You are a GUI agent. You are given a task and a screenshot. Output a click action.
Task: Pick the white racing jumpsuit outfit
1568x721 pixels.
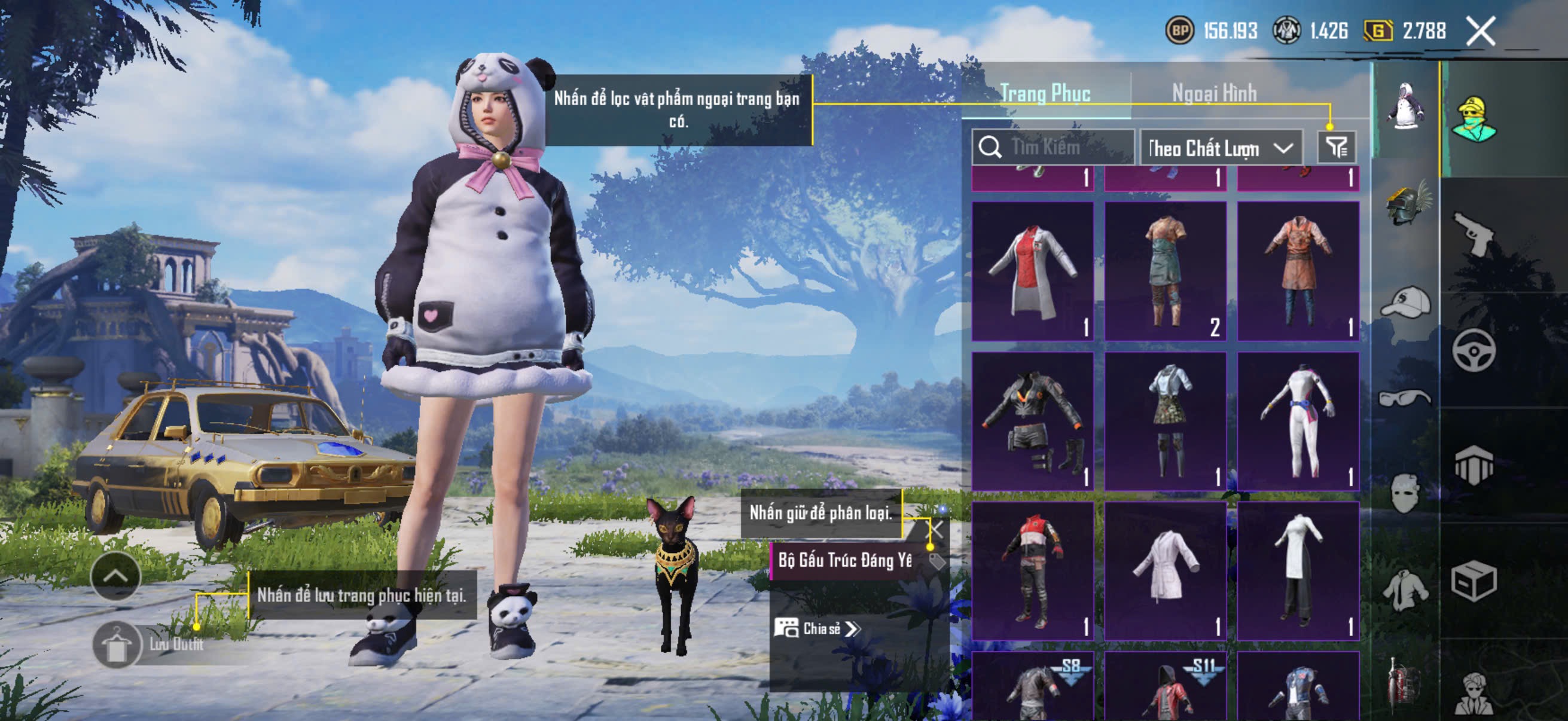point(1298,420)
